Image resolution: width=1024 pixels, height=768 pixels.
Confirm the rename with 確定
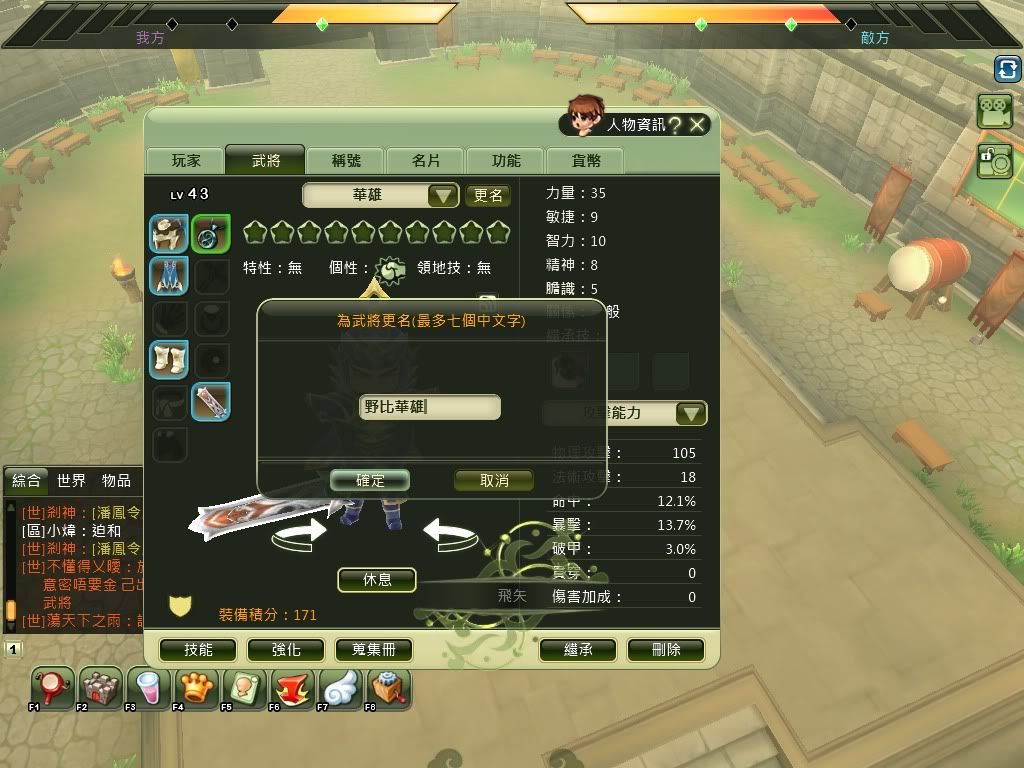tap(370, 481)
